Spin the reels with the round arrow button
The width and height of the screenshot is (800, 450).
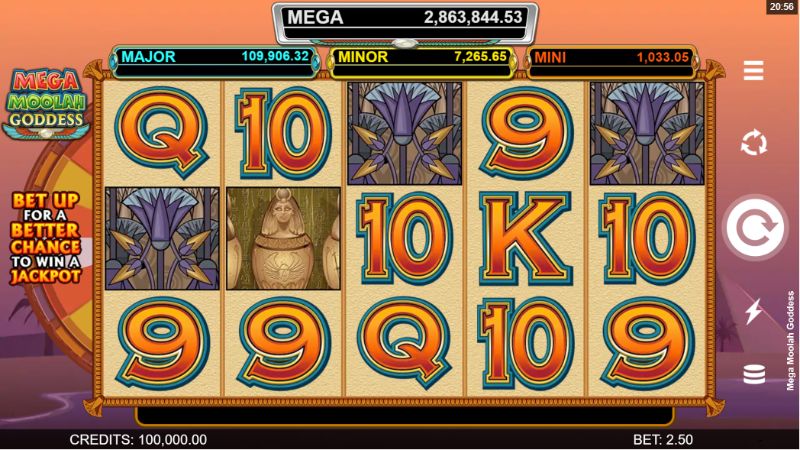click(753, 229)
